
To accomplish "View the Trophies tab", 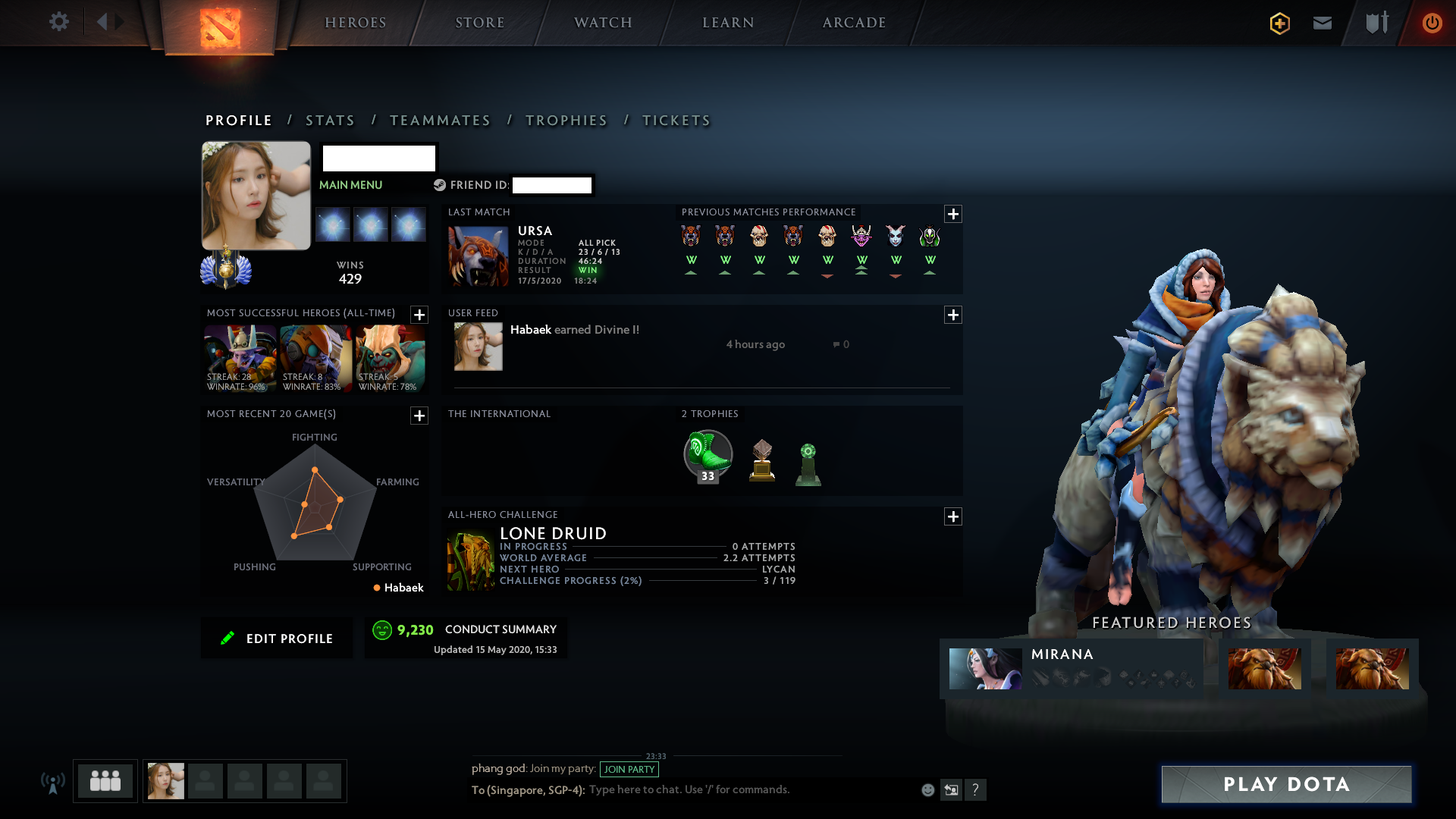I will [x=566, y=121].
